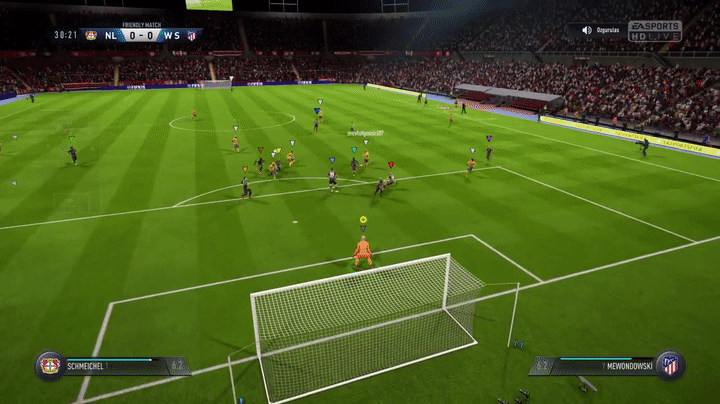Click the voice chat speaker icon

pyautogui.click(x=587, y=30)
